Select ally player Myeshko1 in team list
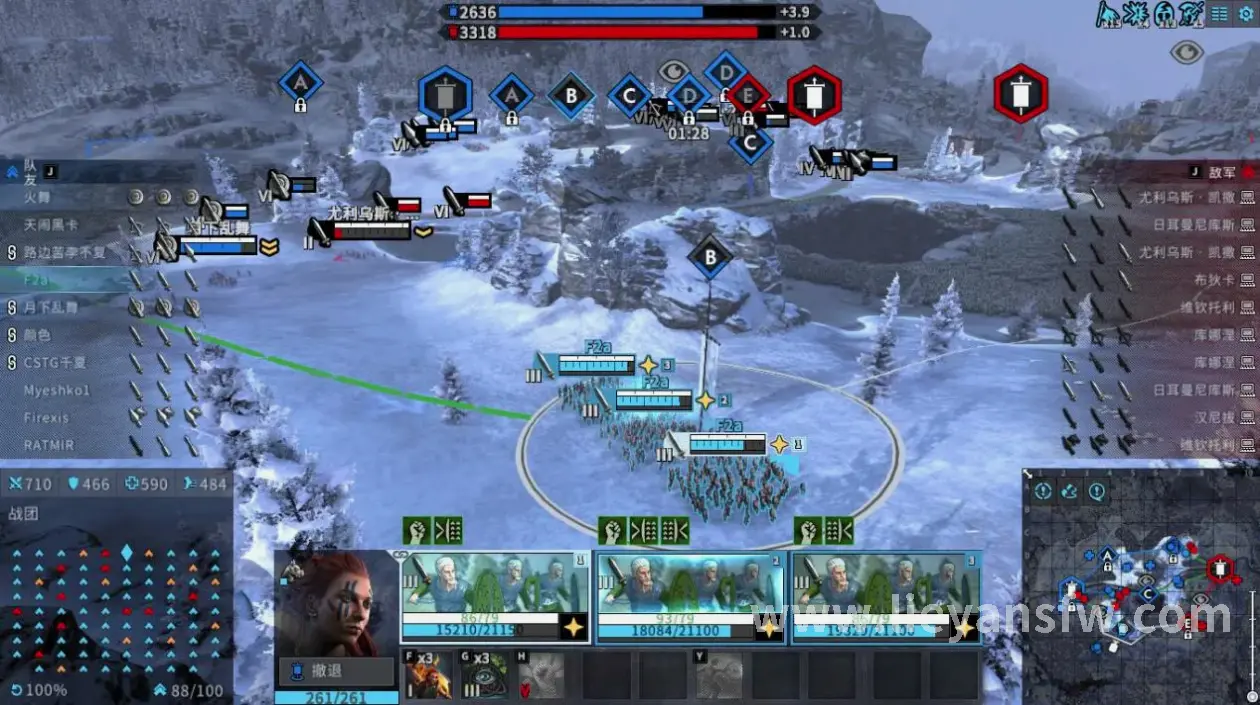 58,390
